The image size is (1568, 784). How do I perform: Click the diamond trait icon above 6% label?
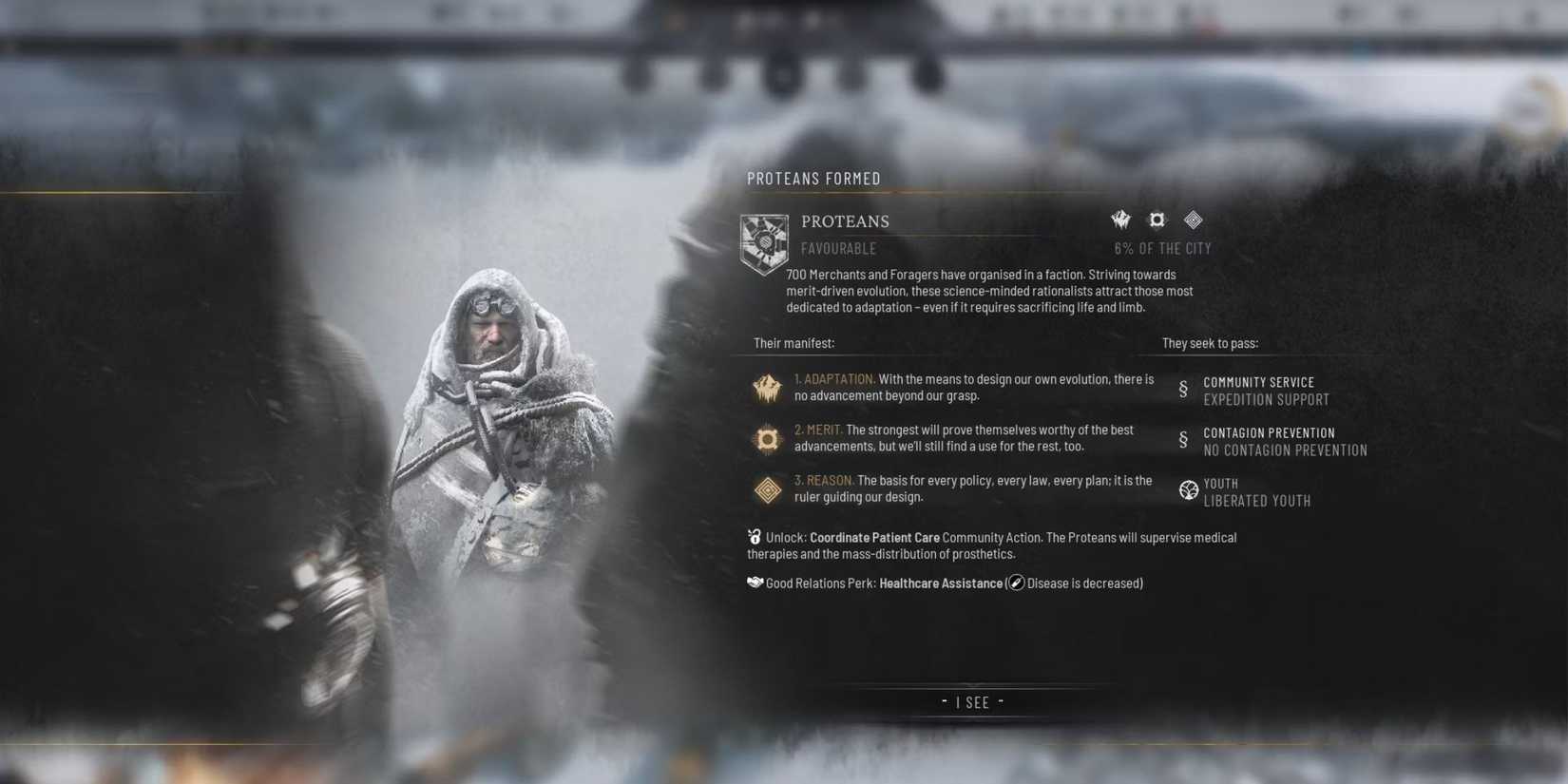pyautogui.click(x=1193, y=220)
